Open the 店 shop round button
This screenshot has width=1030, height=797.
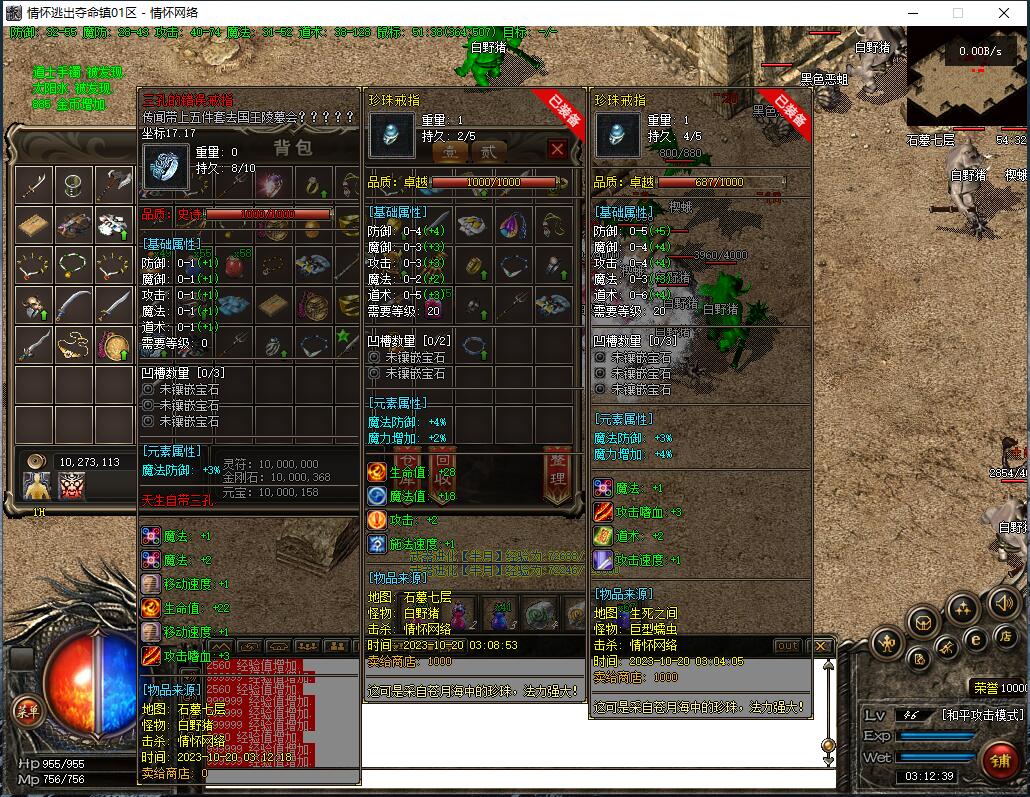point(1006,636)
